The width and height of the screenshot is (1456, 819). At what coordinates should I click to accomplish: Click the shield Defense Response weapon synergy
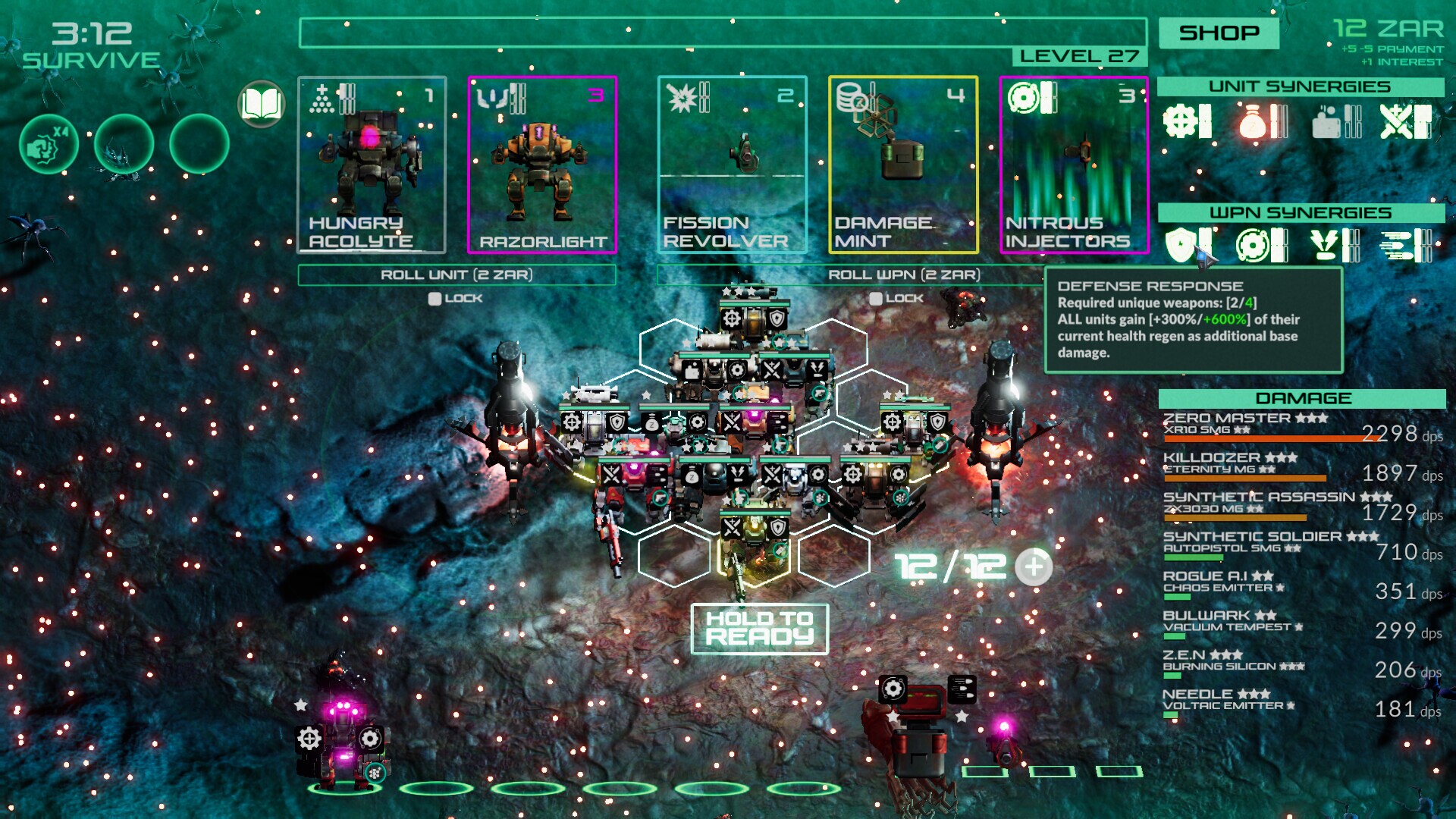(x=1180, y=243)
